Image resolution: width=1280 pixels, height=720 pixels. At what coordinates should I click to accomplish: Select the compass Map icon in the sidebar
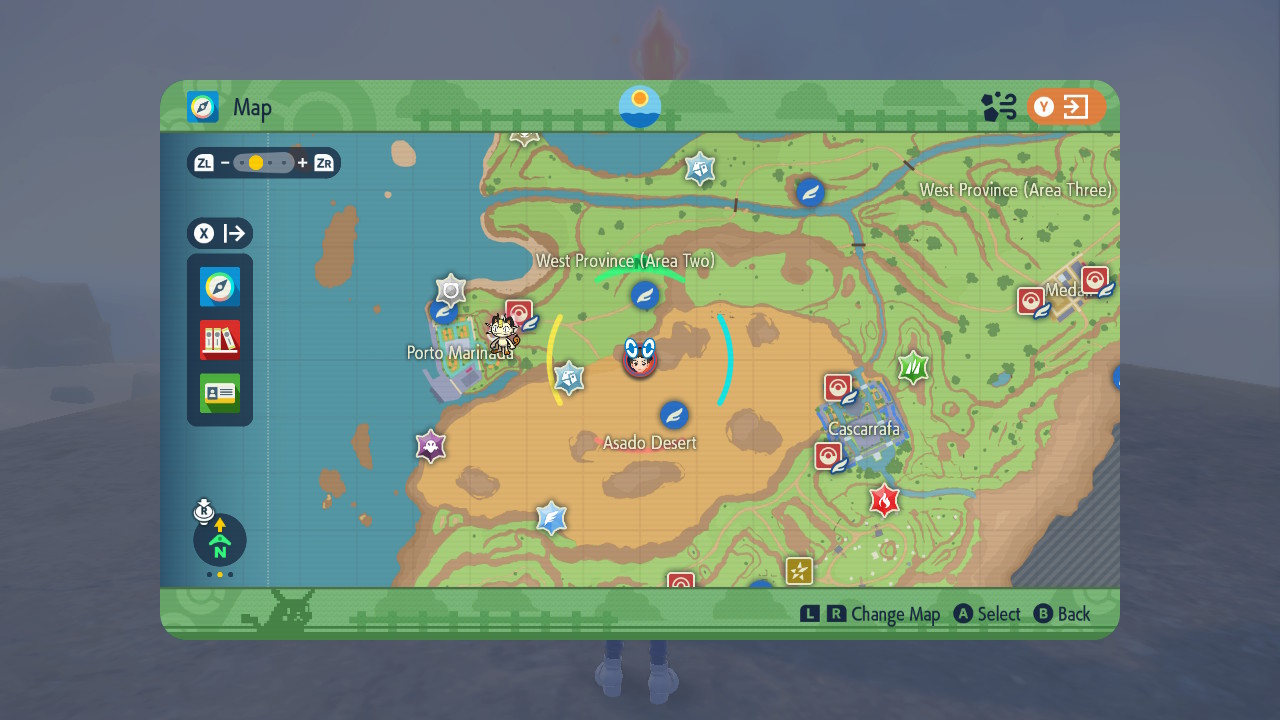pyautogui.click(x=219, y=287)
